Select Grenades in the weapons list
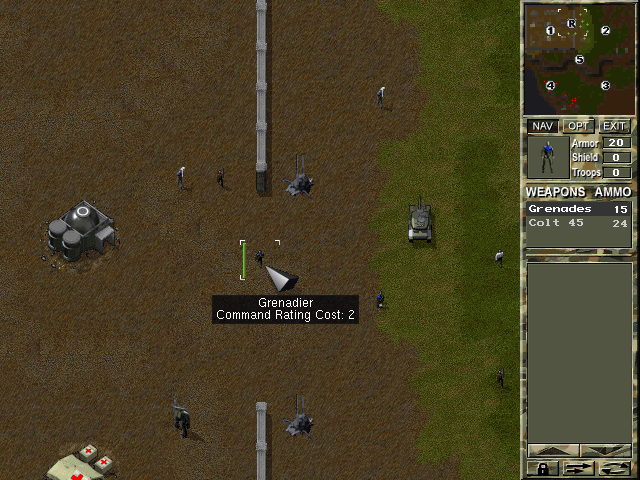 pos(579,209)
